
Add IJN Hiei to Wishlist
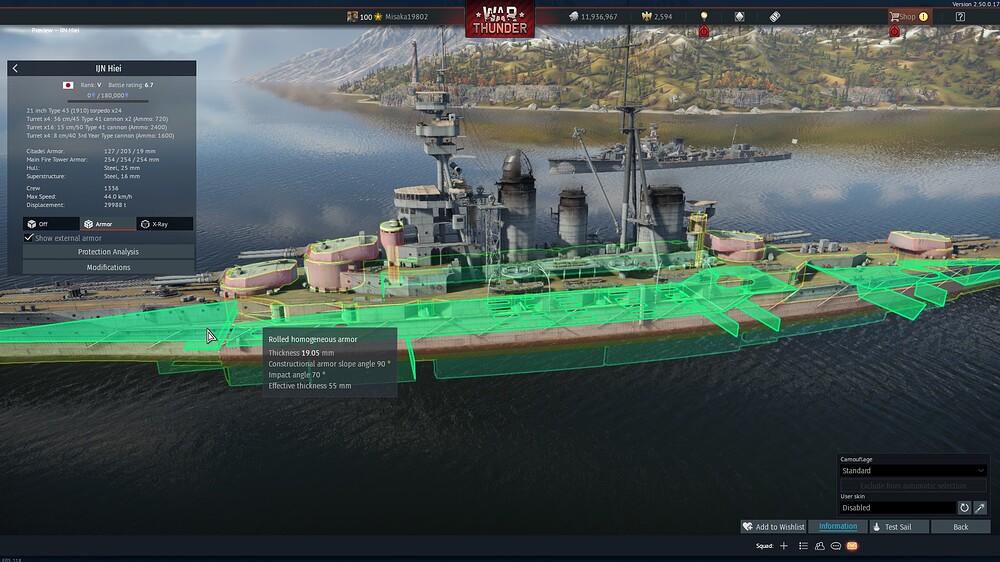[773, 527]
